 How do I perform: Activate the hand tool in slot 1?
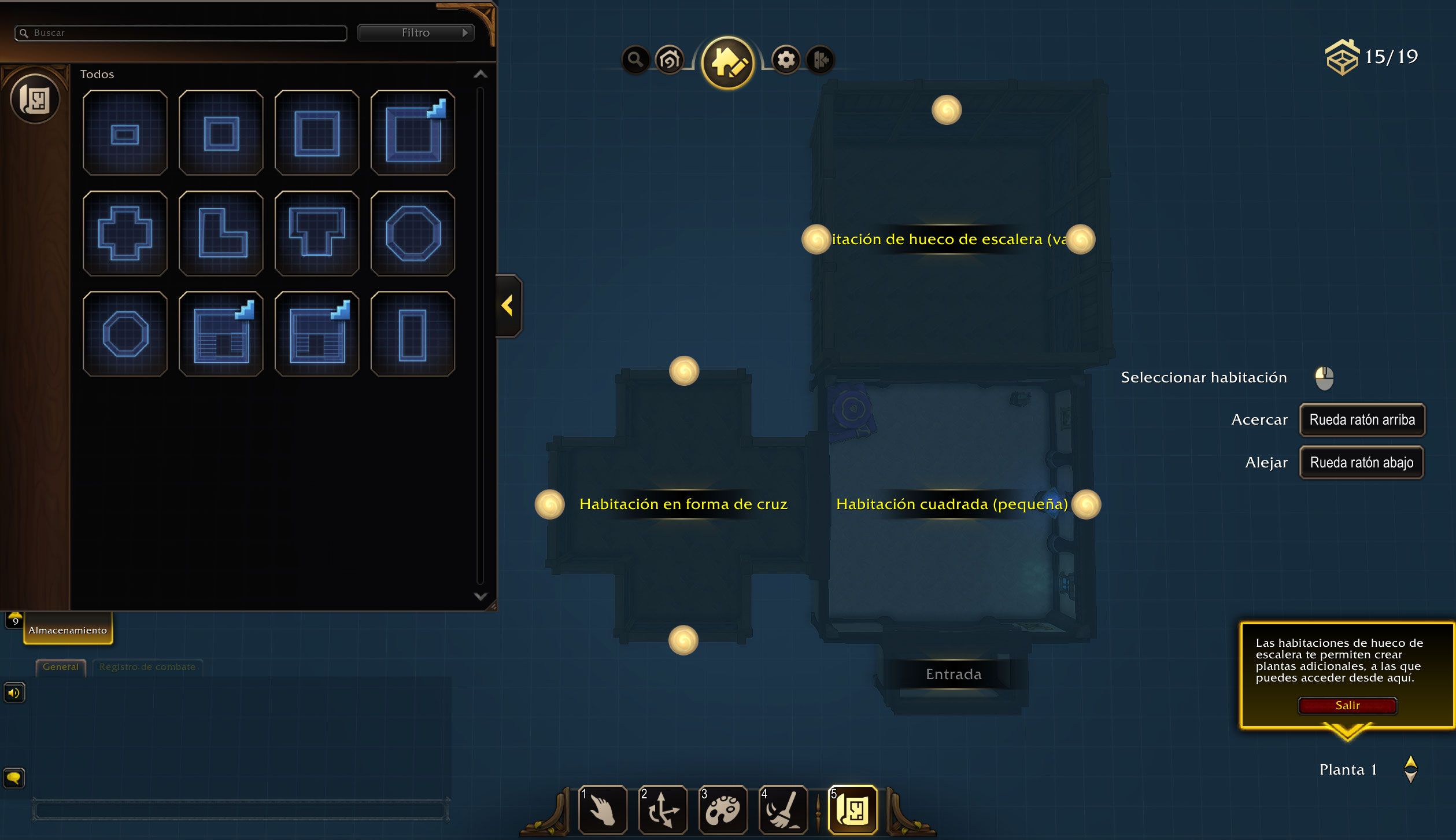tap(603, 810)
